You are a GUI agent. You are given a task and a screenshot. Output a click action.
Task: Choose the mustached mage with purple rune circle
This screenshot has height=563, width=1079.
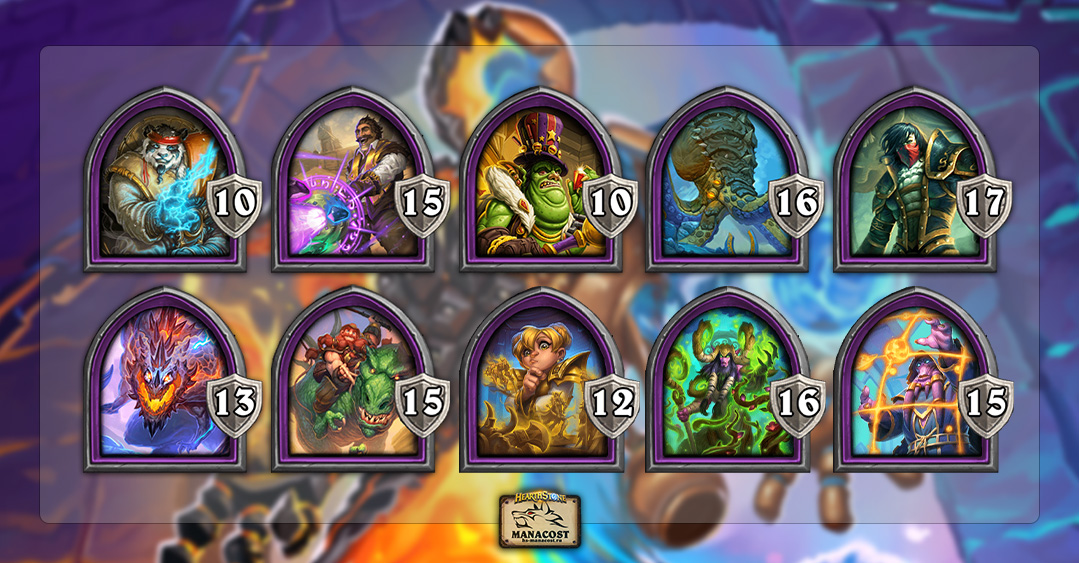352,185
